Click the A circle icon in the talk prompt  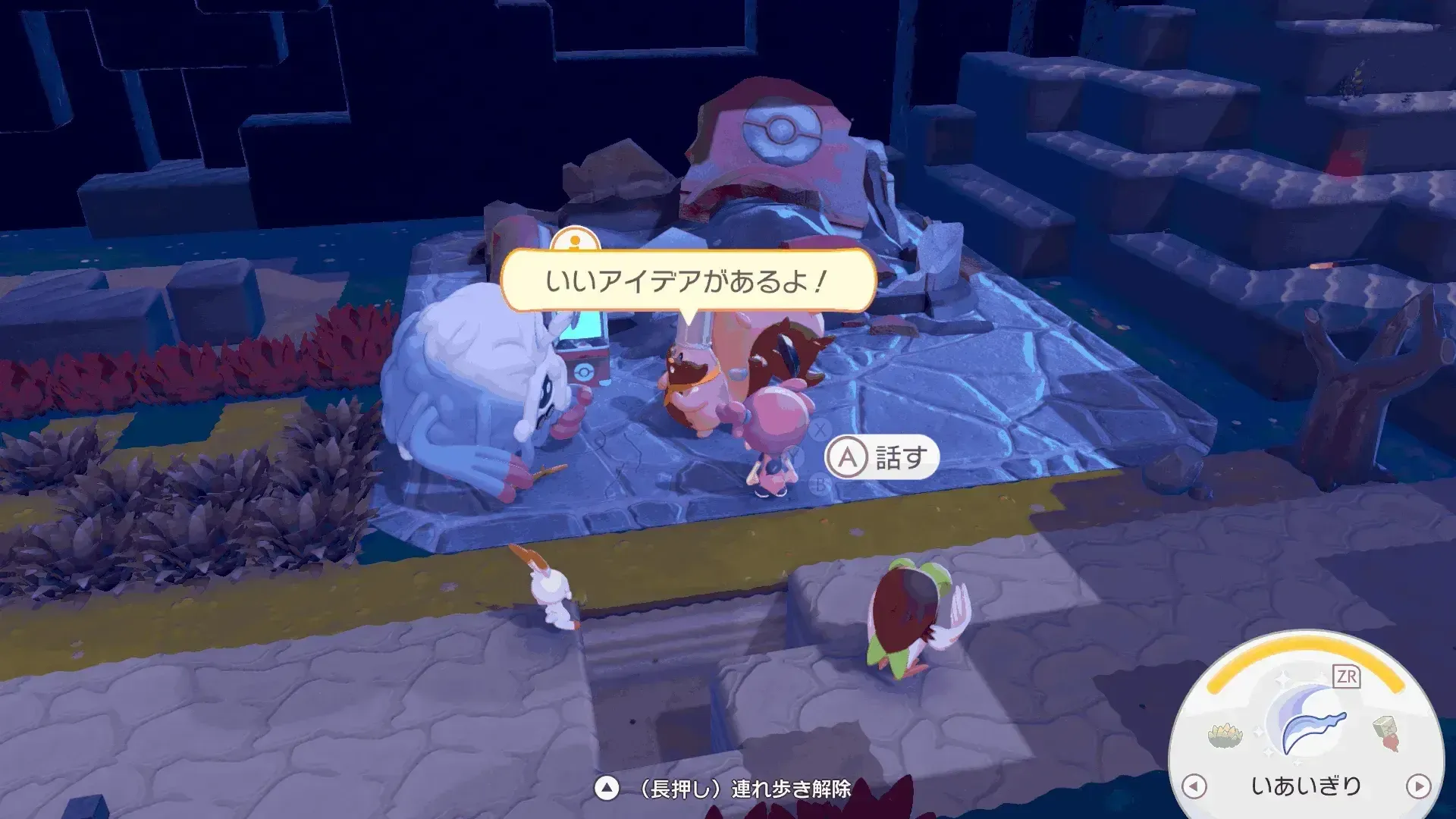849,458
